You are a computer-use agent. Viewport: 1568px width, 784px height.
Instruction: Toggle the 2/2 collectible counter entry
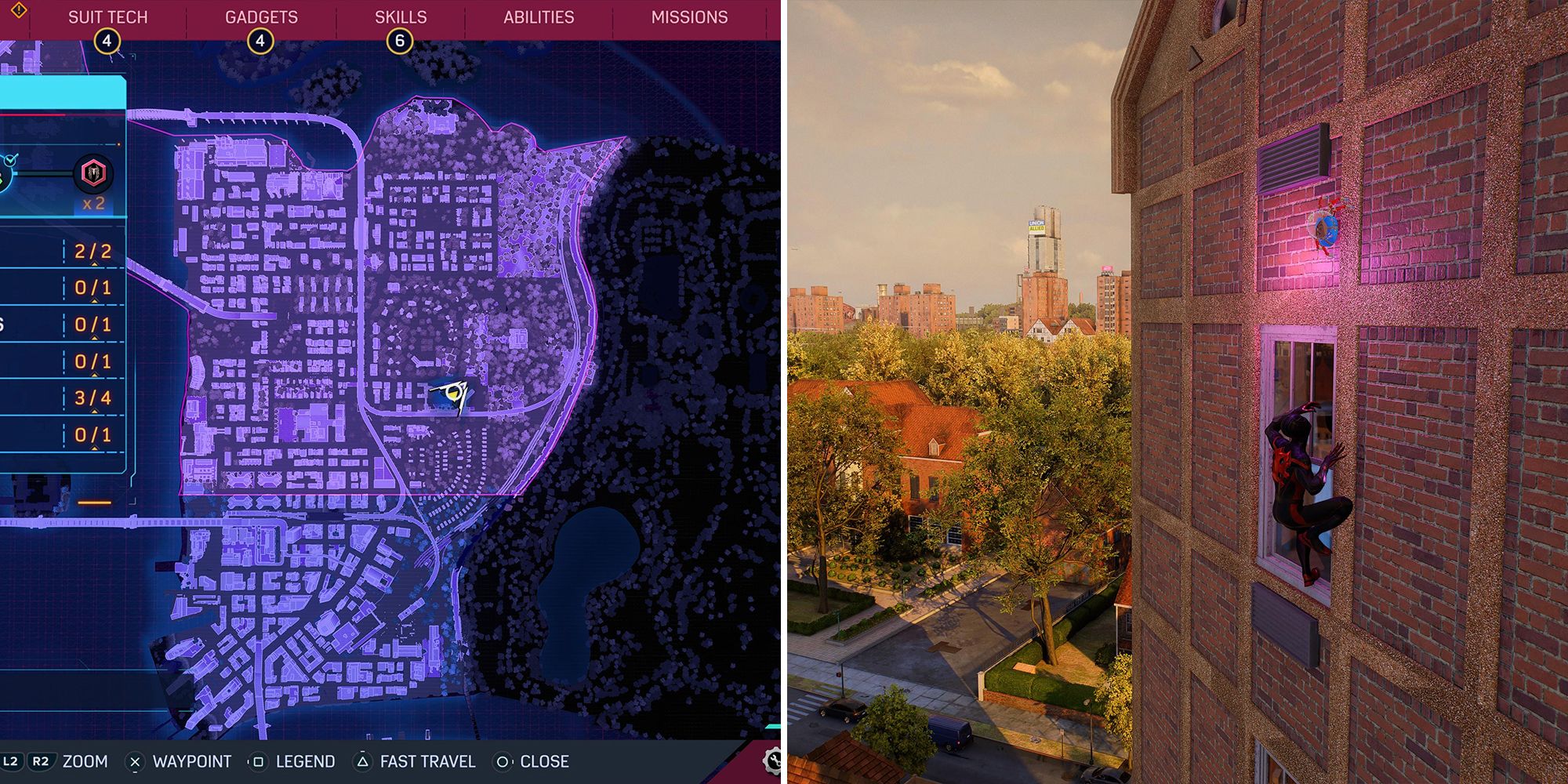[94, 251]
